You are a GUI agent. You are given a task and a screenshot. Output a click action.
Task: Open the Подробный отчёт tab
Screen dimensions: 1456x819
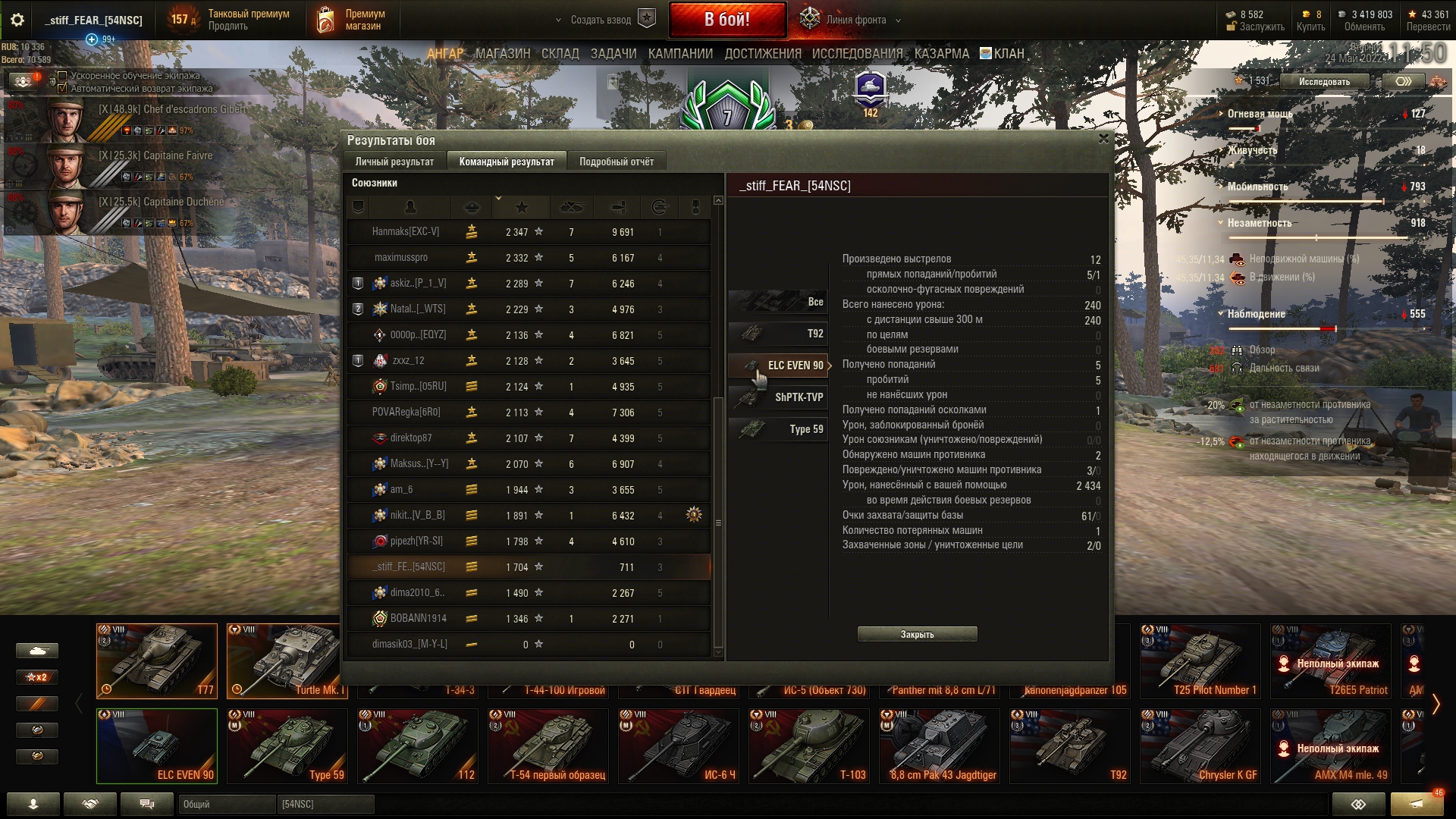pos(616,162)
